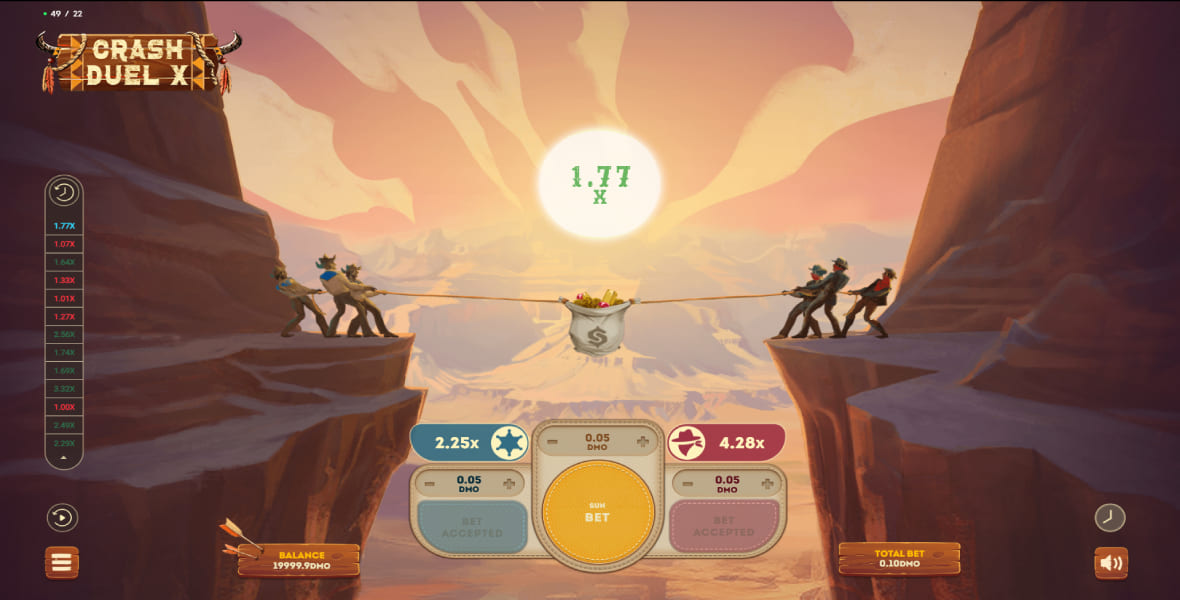Select the red bandit 4.28x badge
The width and height of the screenshot is (1180, 600).
726,442
